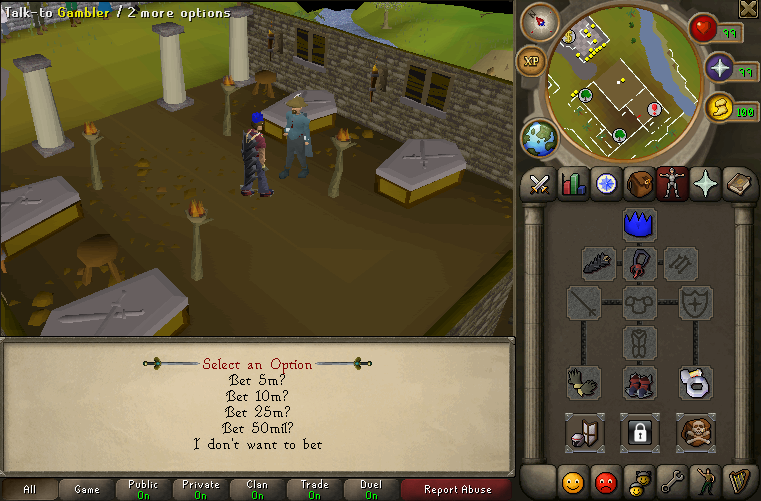The image size is (761, 501).
Task: Choose the "Bet 5m?" option
Action: [258, 380]
